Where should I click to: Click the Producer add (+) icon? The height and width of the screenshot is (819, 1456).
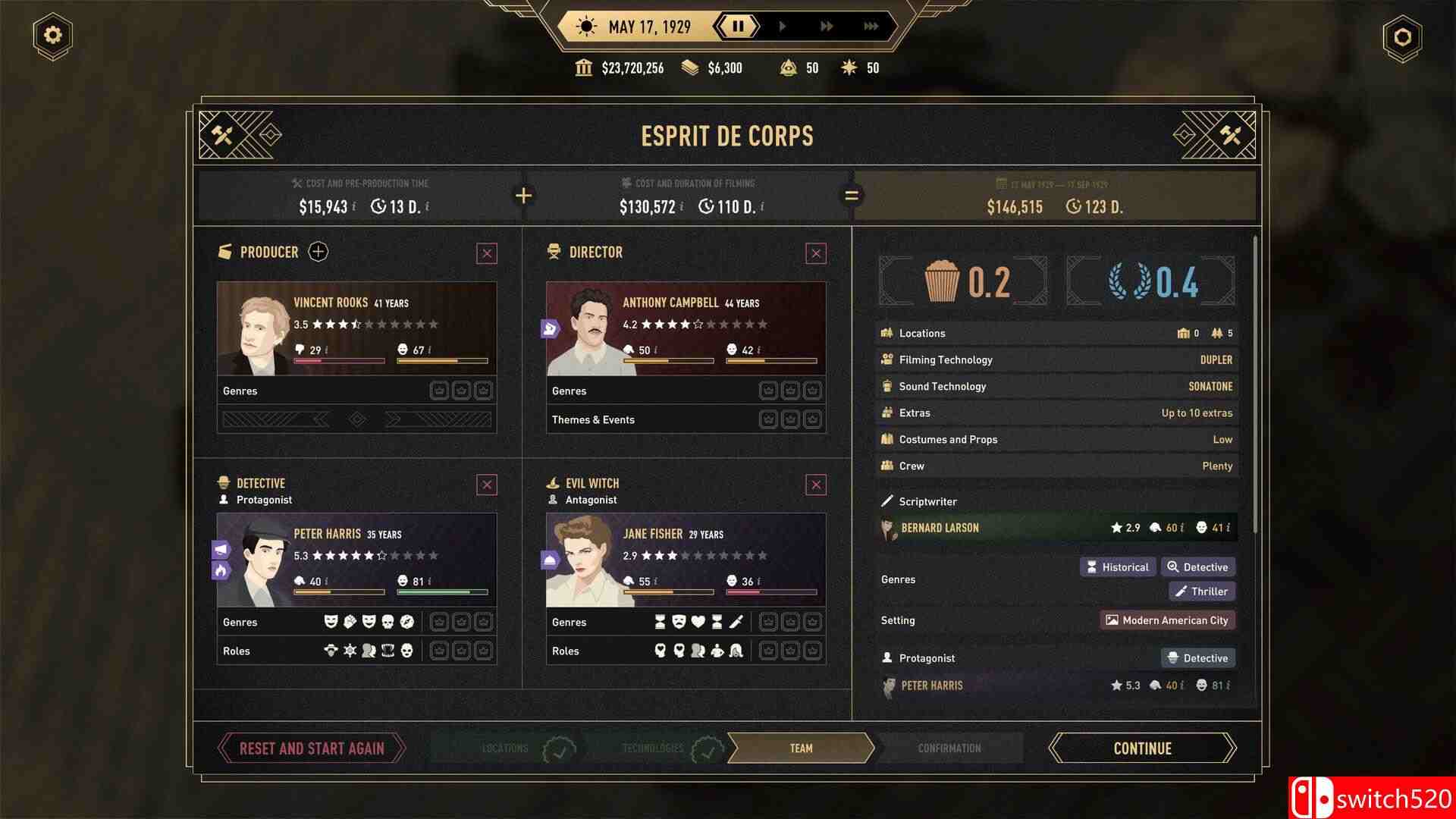318,252
